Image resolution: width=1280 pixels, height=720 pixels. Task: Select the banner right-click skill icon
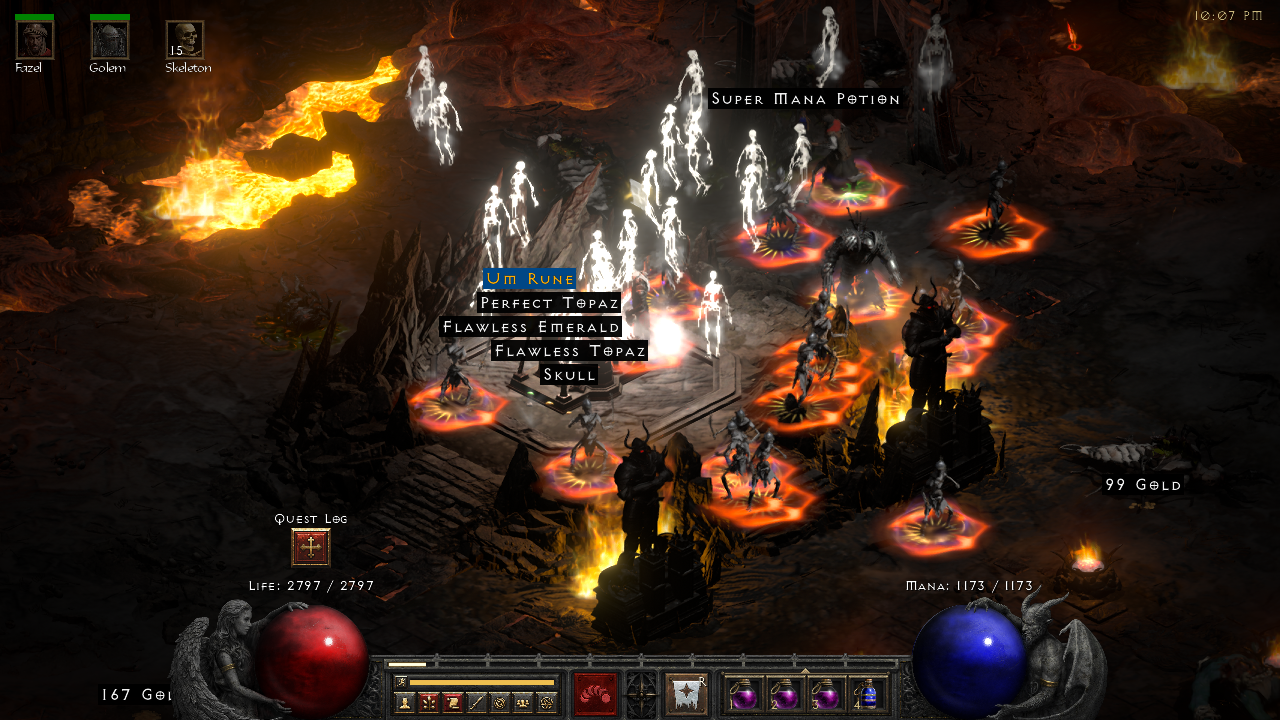(x=686, y=694)
